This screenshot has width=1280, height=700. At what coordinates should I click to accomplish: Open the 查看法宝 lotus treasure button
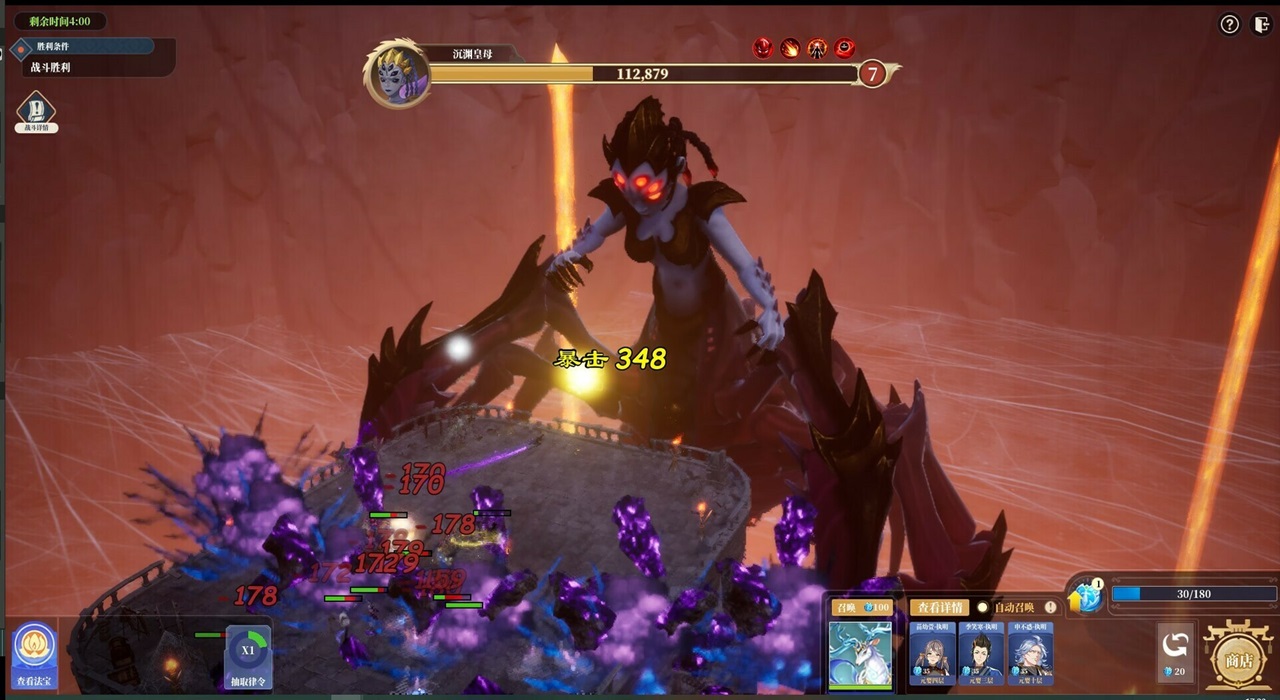(x=36, y=654)
